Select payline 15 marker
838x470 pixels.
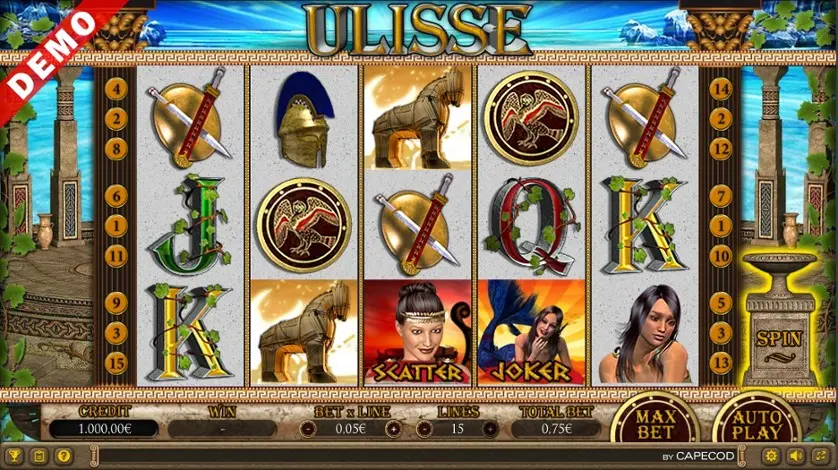click(117, 362)
